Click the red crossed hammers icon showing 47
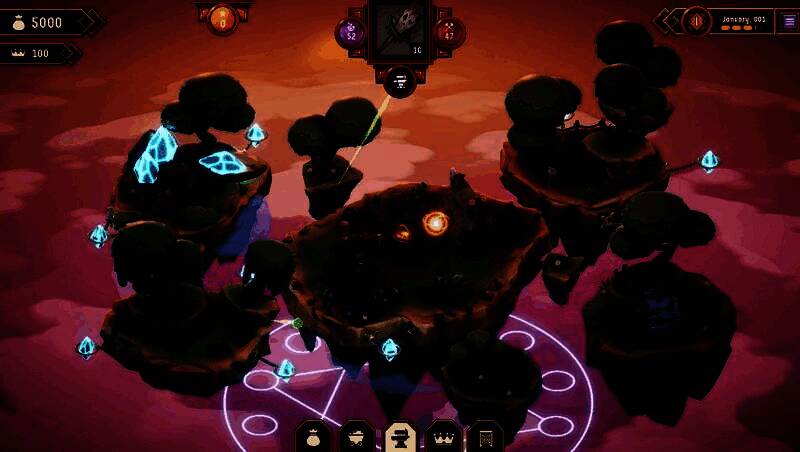800x452 pixels. pyautogui.click(x=449, y=33)
